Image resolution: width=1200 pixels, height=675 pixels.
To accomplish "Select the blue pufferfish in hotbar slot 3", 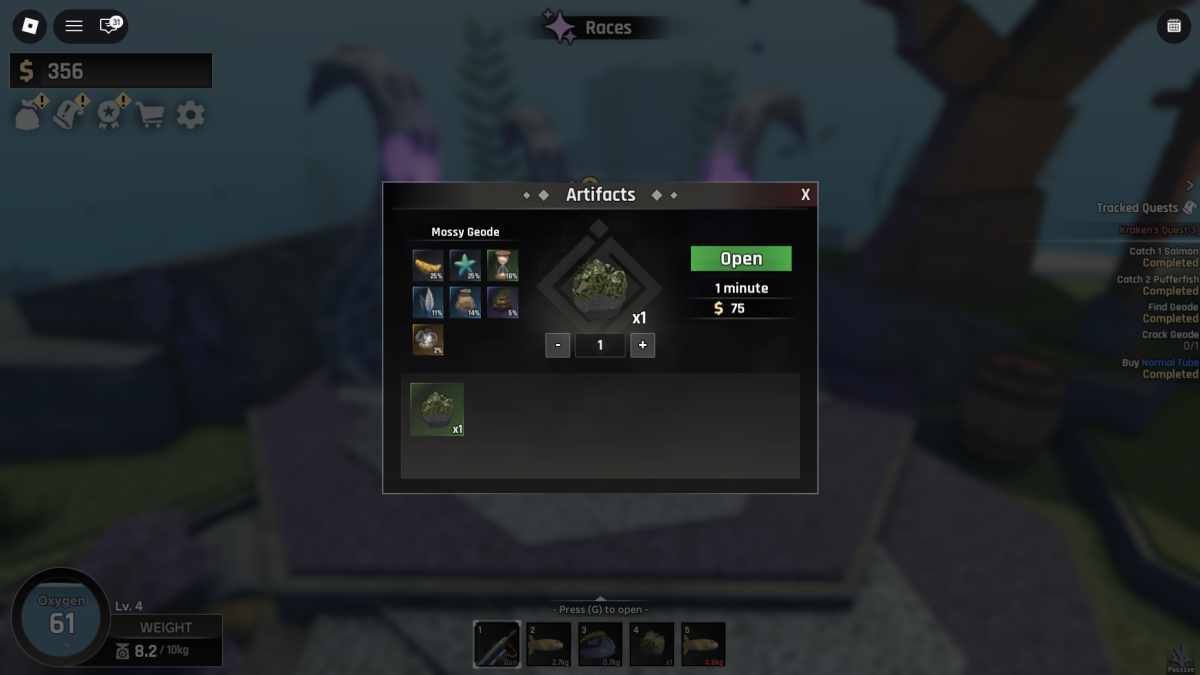I will coord(601,644).
